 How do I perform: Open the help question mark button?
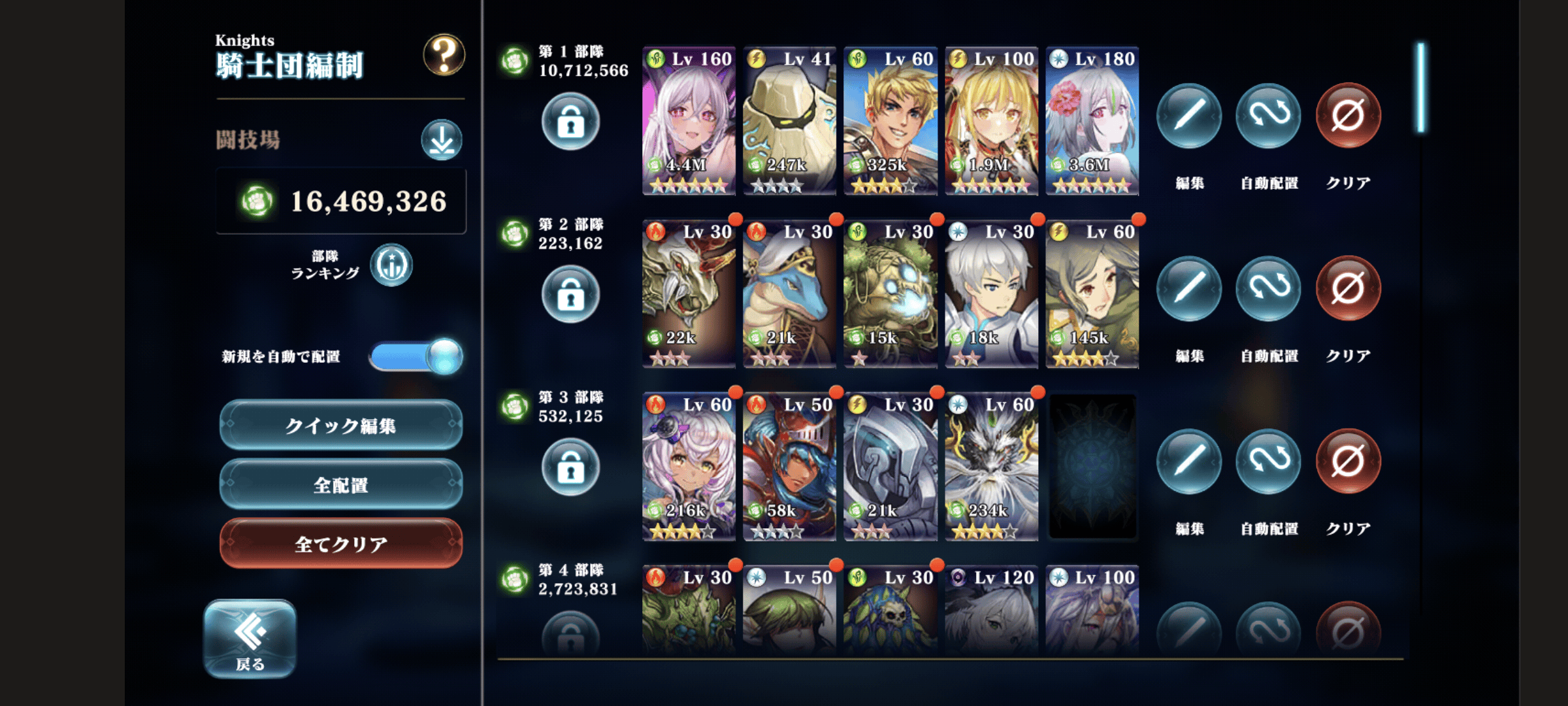pyautogui.click(x=444, y=55)
